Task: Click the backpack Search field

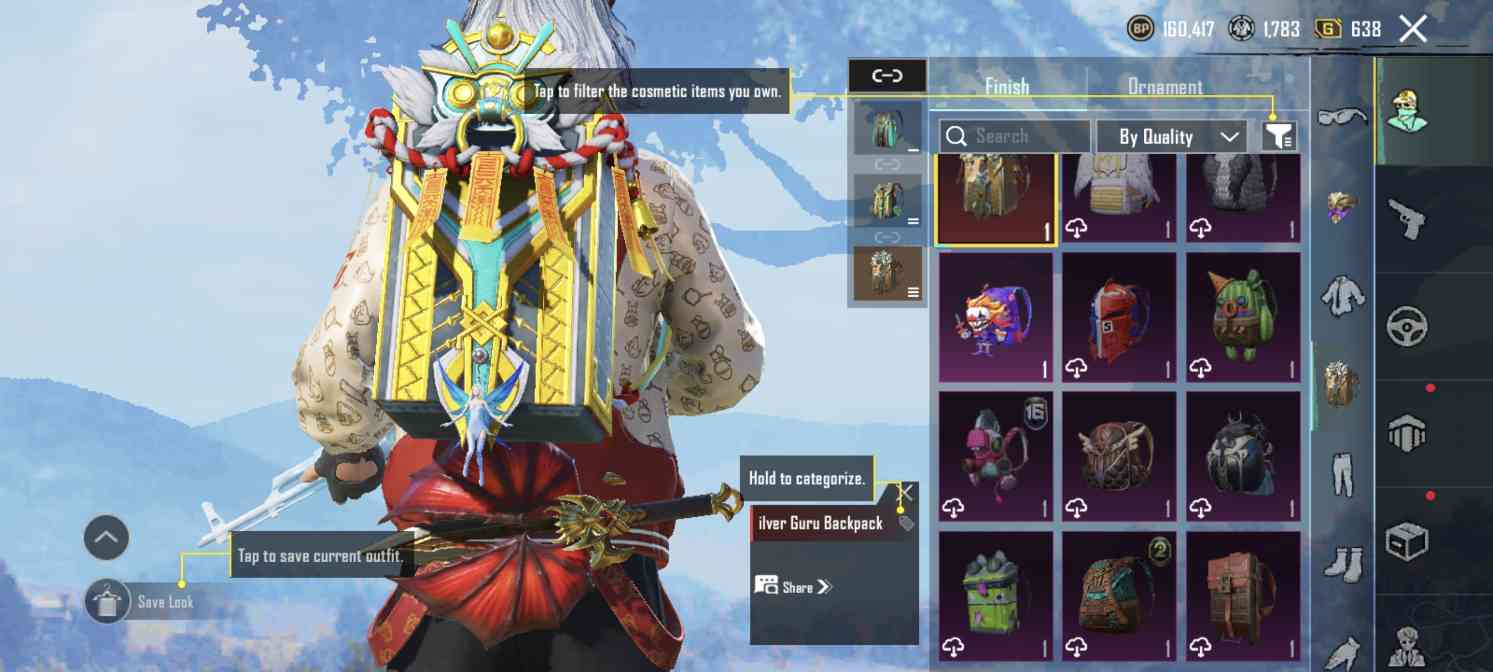Action: click(x=1014, y=136)
